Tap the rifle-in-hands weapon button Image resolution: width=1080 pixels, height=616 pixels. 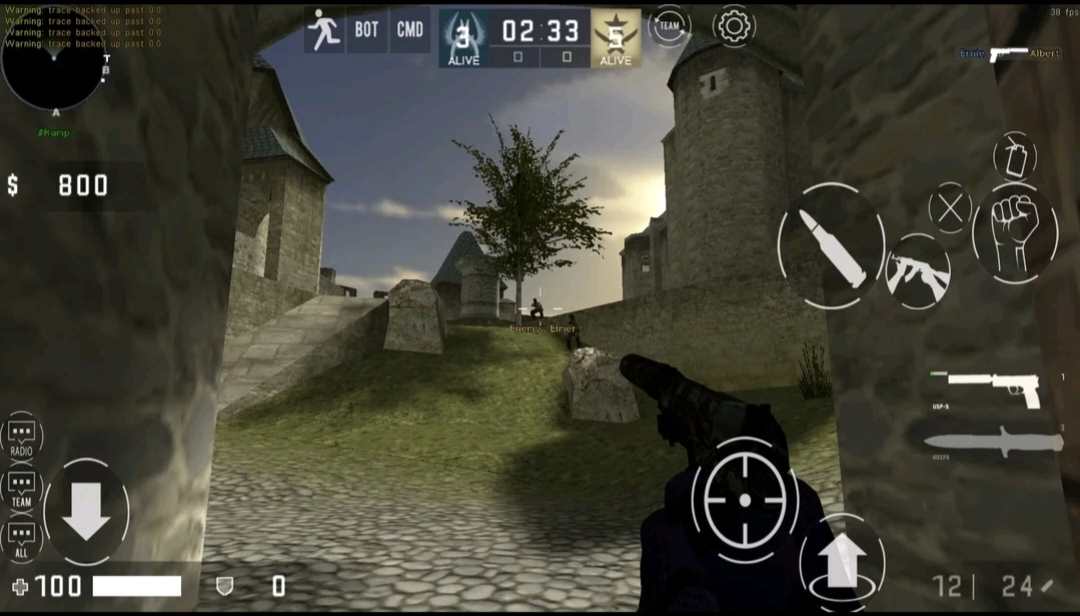917,273
